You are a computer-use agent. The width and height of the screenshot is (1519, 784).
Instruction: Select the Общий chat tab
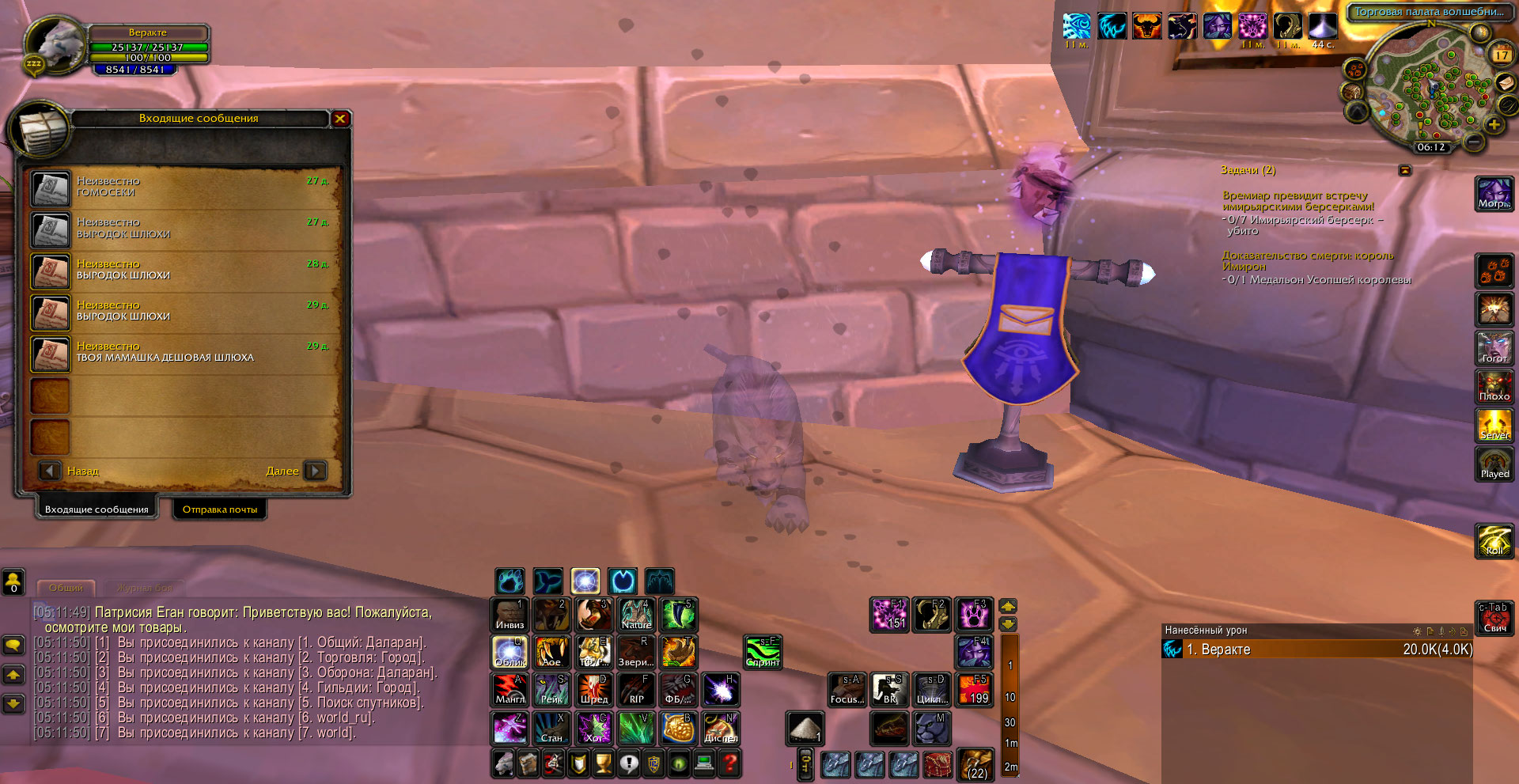point(66,588)
